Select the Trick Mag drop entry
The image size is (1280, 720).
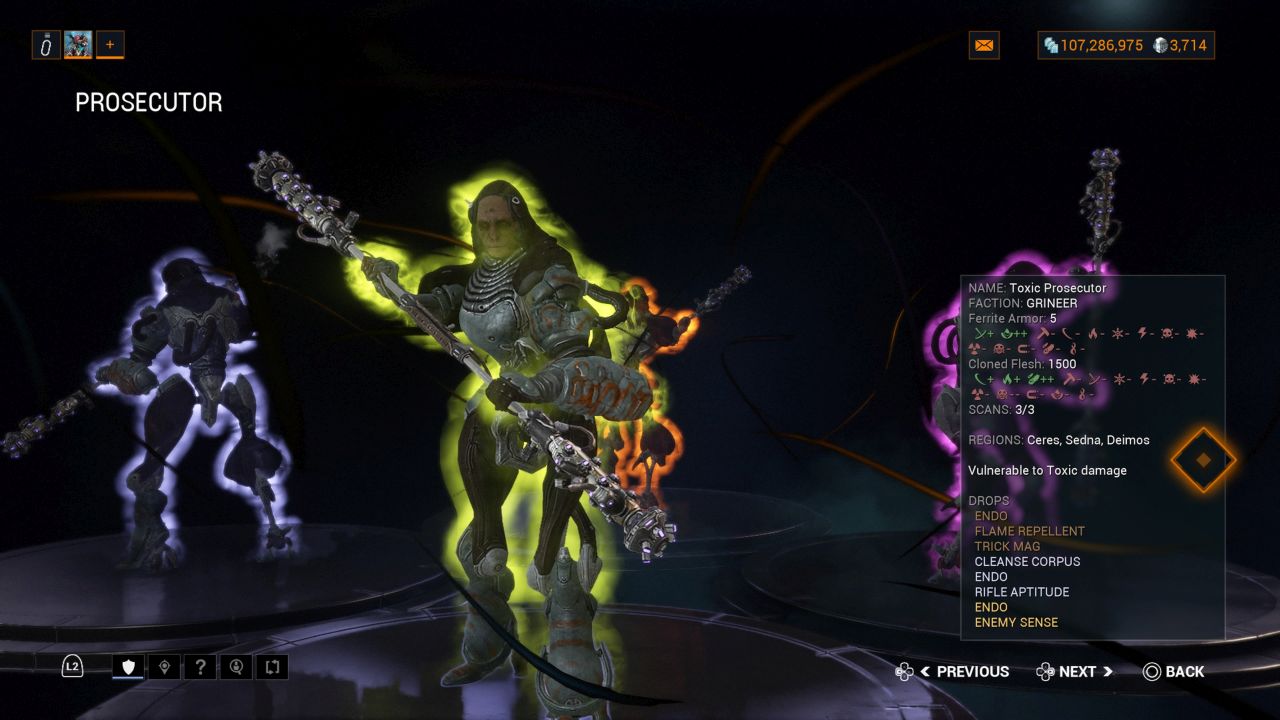[1007, 546]
